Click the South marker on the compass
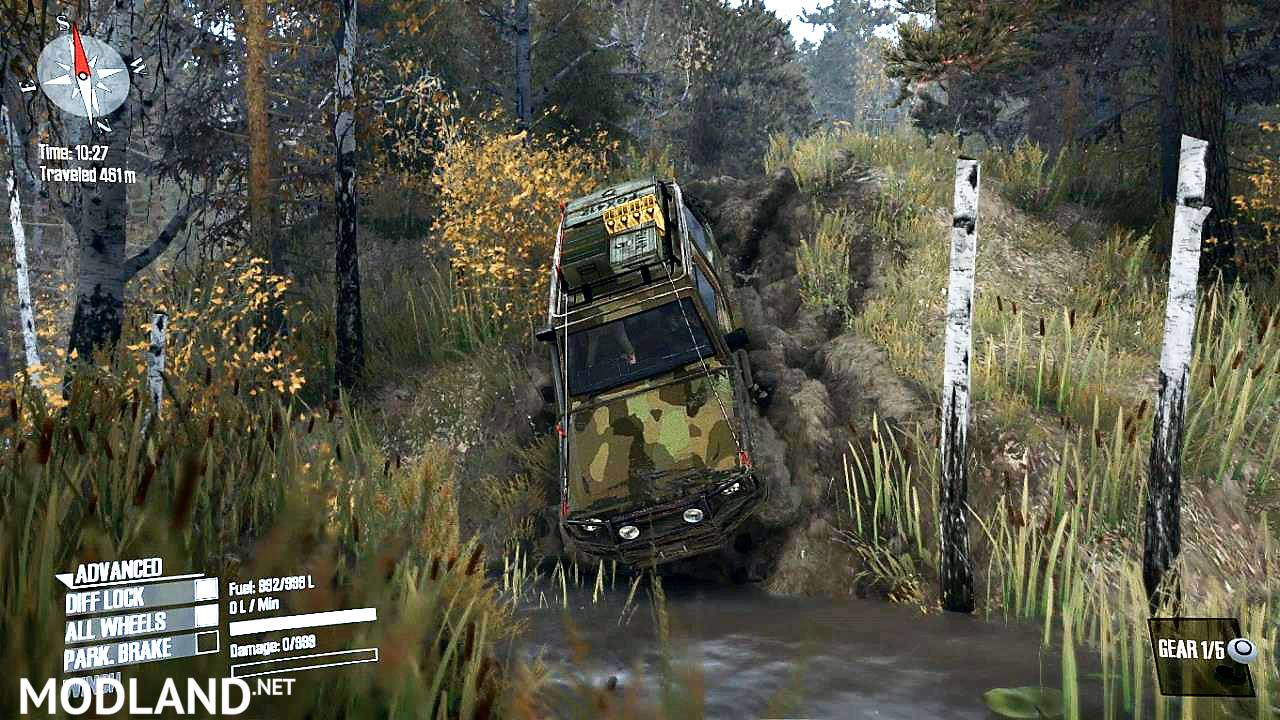The width and height of the screenshot is (1280, 720). [62, 23]
